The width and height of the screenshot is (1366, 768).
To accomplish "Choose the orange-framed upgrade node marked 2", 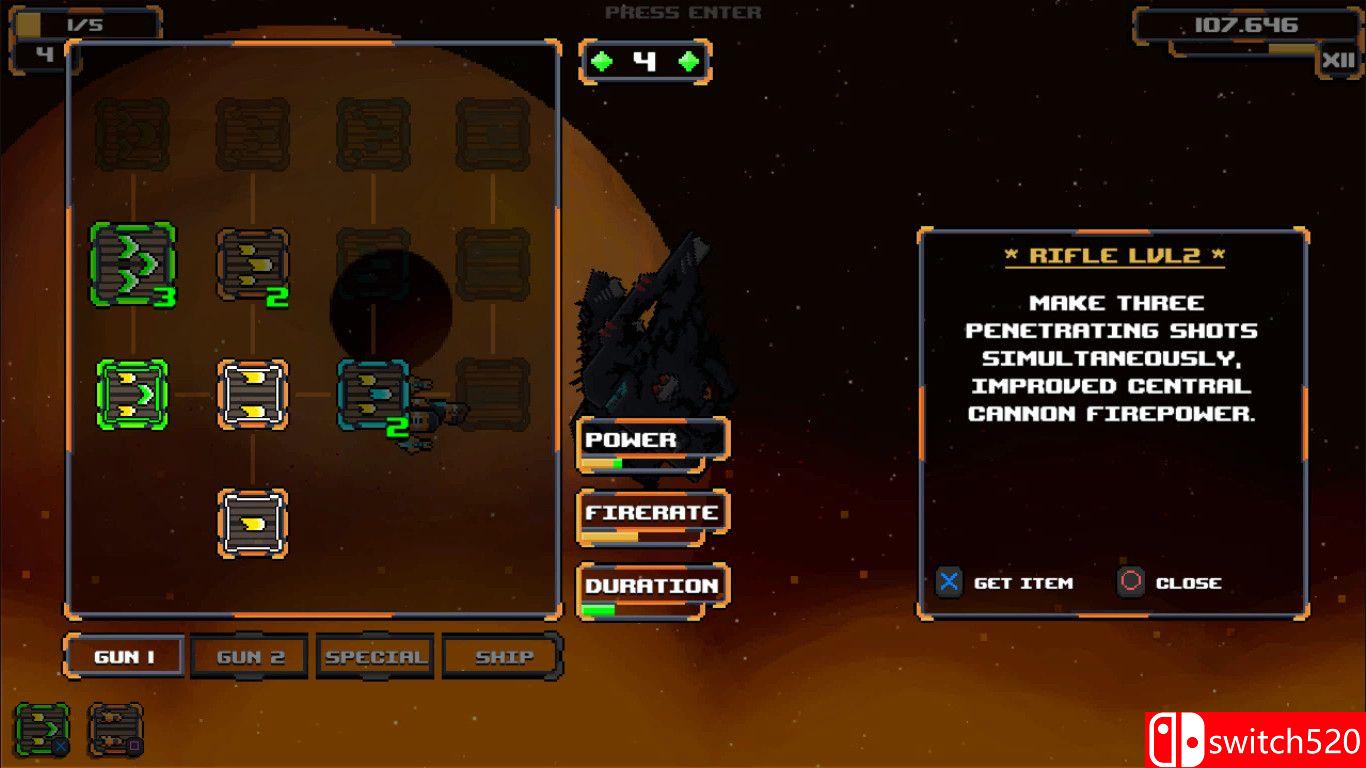I will [253, 265].
